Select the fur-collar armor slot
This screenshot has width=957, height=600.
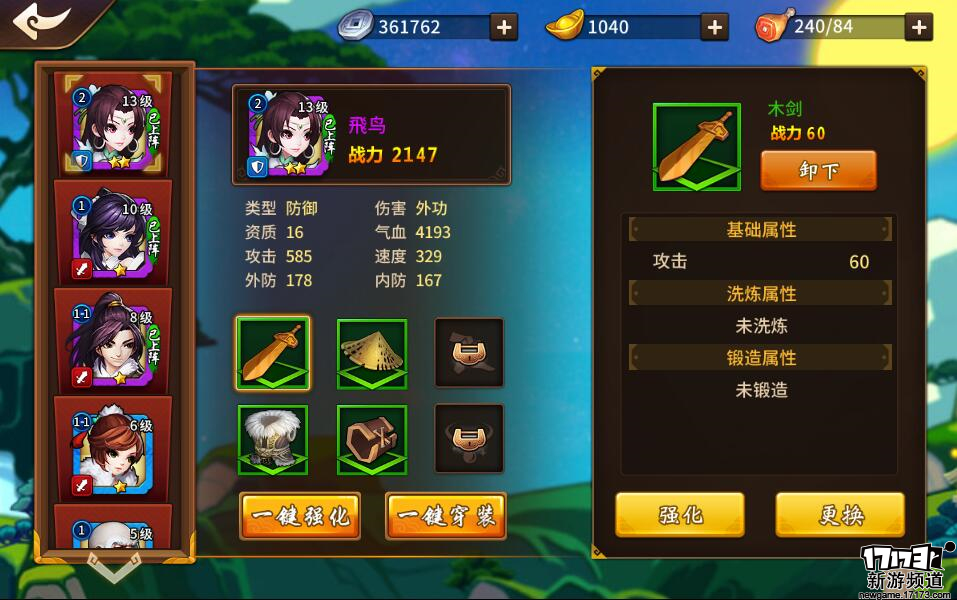click(273, 440)
